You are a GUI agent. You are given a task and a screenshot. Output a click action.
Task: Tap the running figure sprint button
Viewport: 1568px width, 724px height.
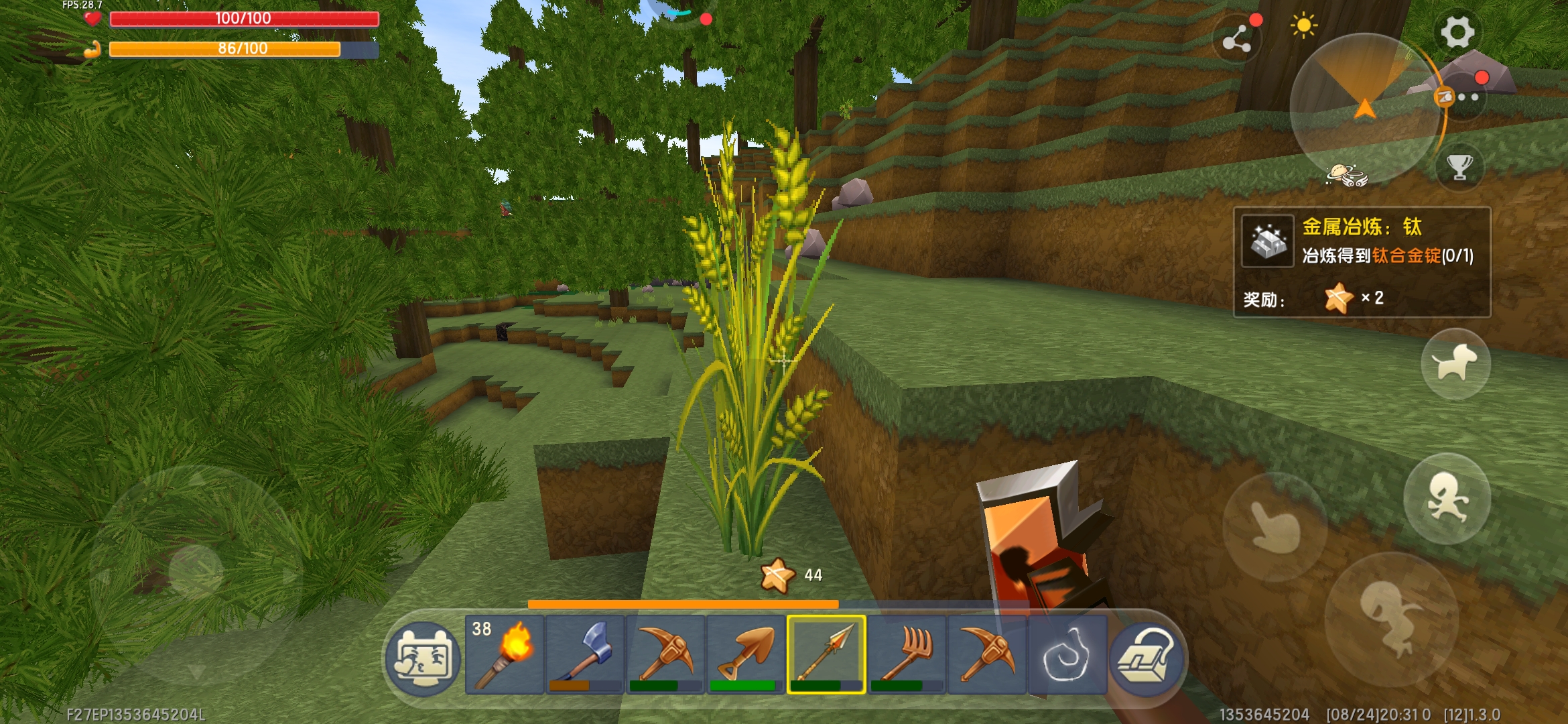[x=1447, y=498]
